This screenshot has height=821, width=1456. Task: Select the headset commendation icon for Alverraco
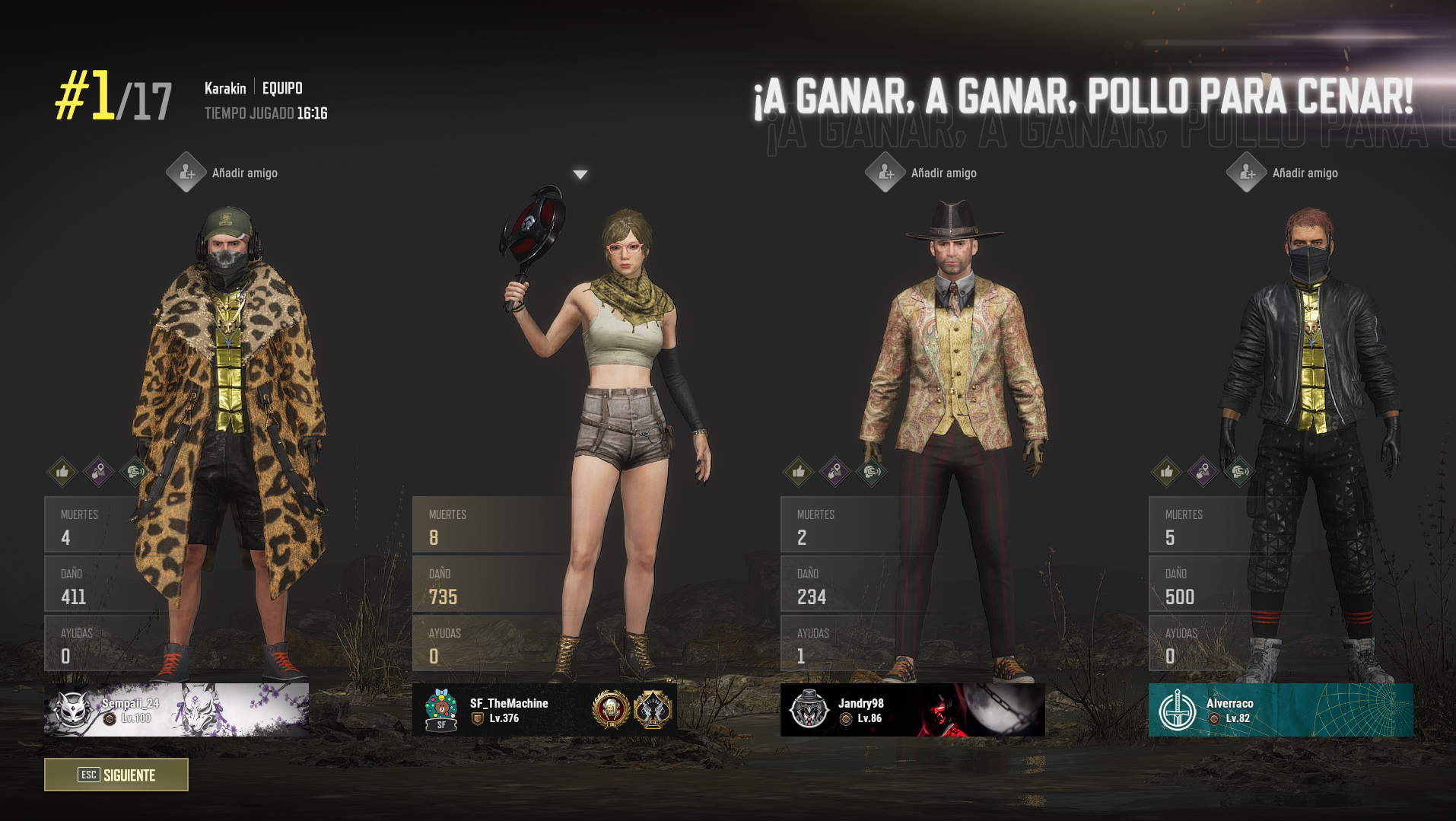point(1240,472)
